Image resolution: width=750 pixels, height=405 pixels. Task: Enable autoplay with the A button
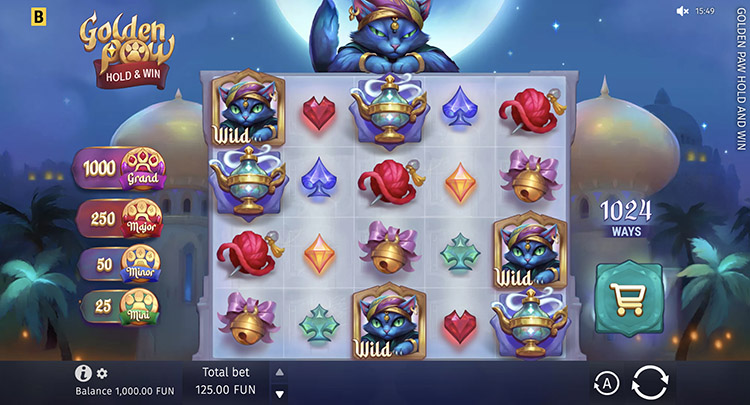click(605, 383)
